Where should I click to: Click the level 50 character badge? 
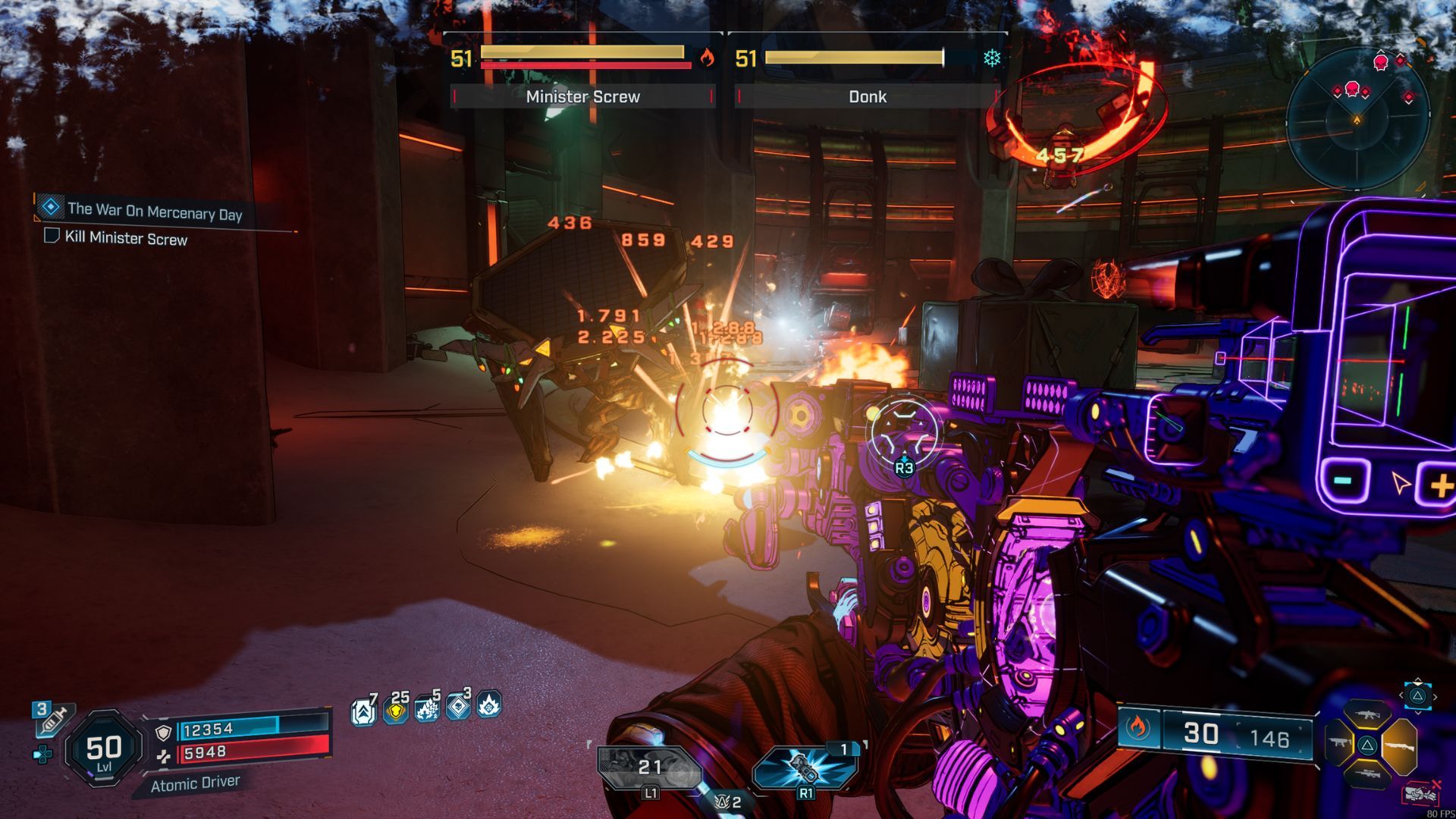(104, 749)
